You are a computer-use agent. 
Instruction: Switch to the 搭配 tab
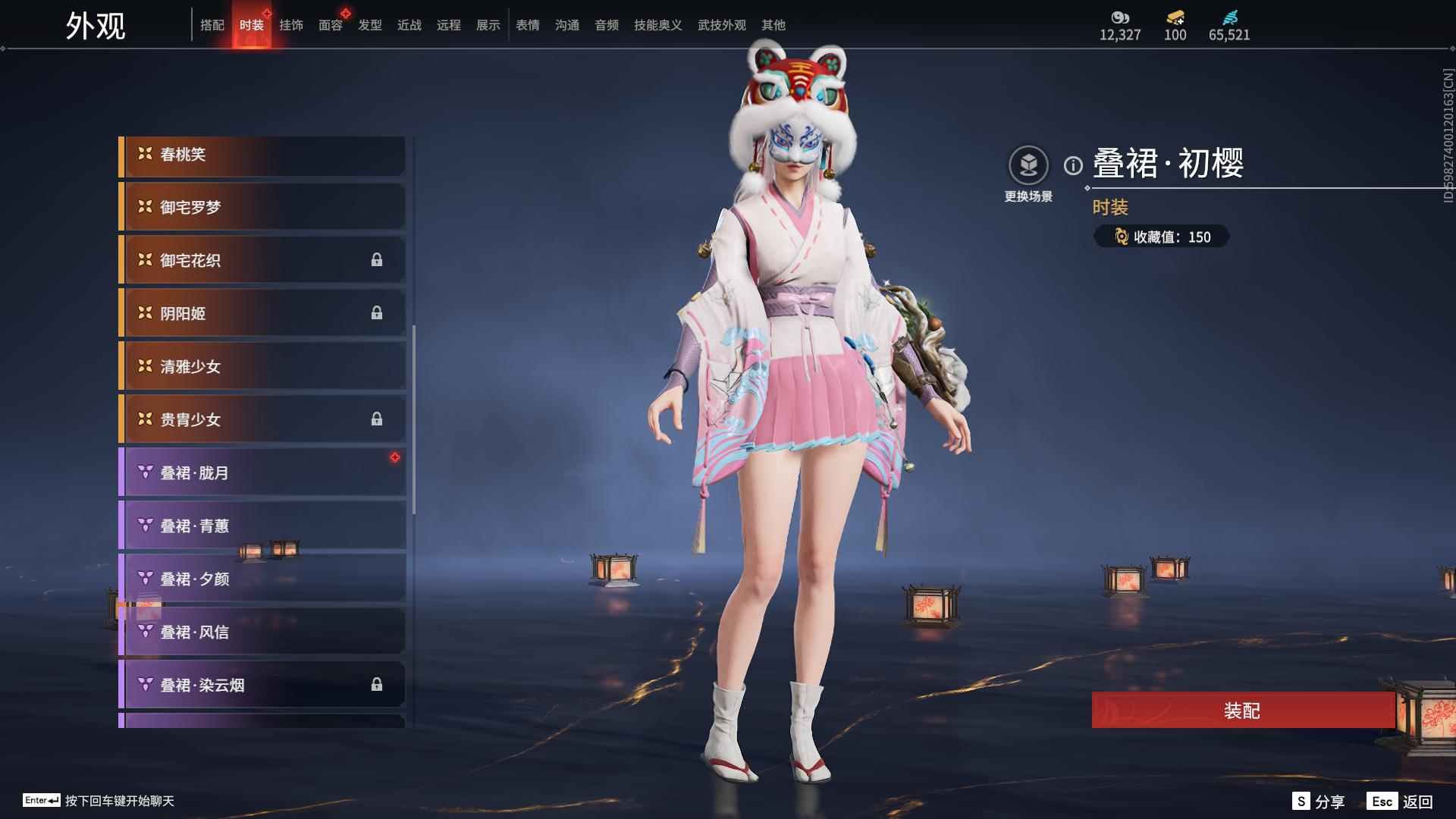pos(212,25)
